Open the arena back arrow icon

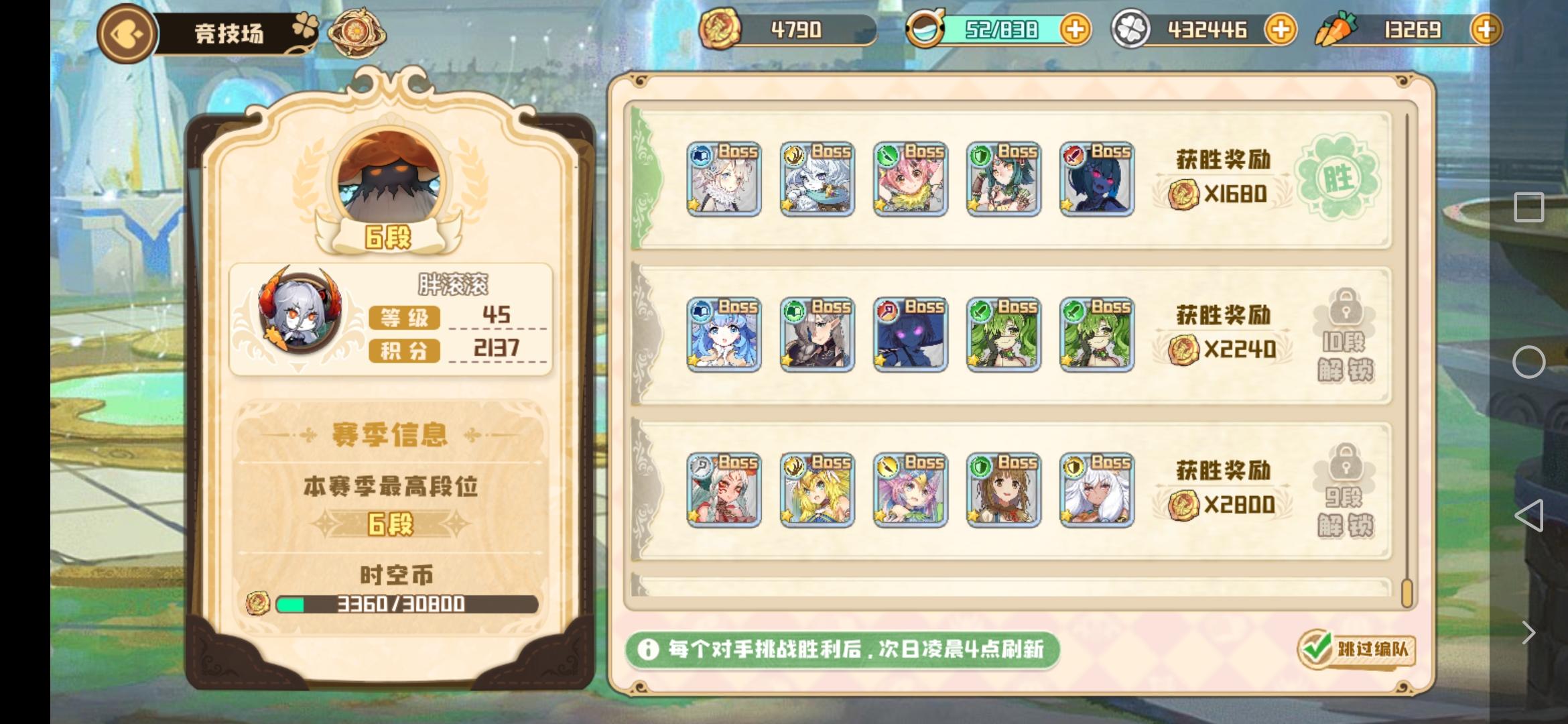tap(125, 32)
